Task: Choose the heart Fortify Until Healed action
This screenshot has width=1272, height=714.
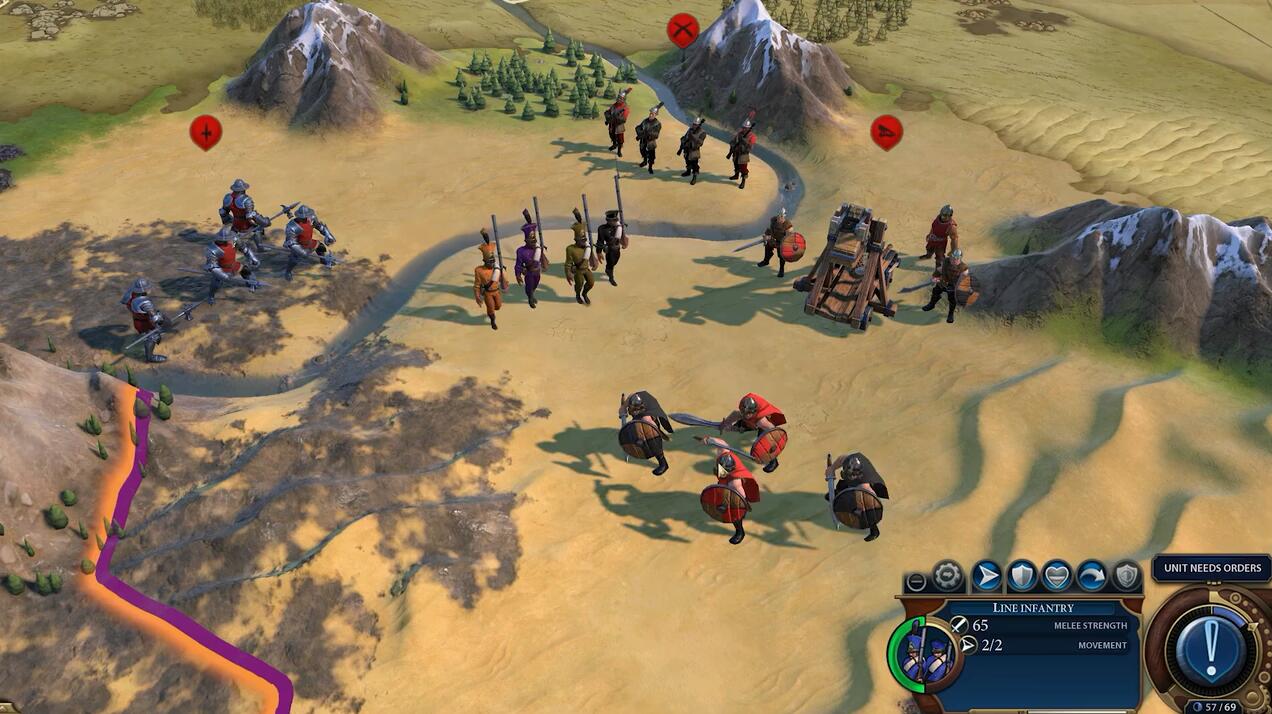Action: (x=1056, y=576)
